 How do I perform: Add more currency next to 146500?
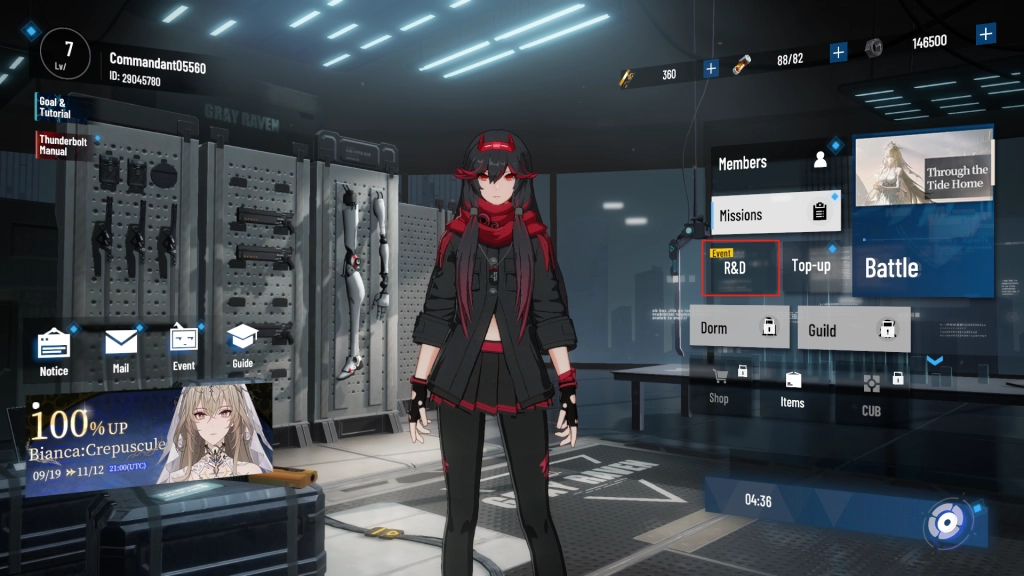pos(986,34)
